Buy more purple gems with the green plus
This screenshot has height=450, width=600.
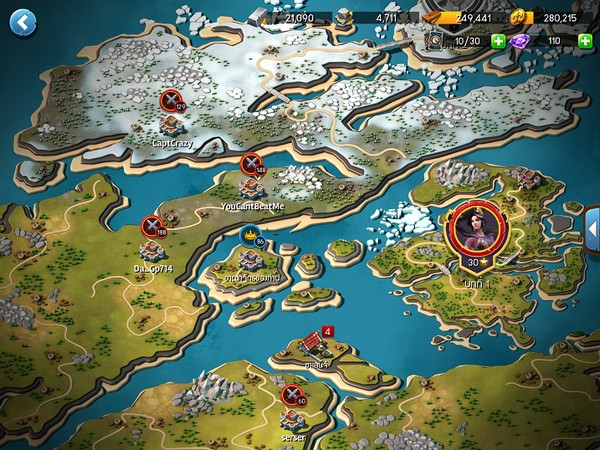[585, 41]
